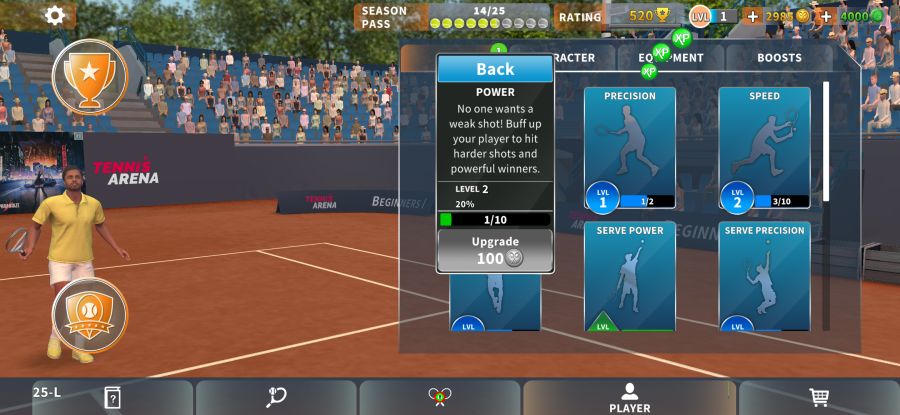Select the Precision skill card
900x415 pixels.
(x=630, y=148)
